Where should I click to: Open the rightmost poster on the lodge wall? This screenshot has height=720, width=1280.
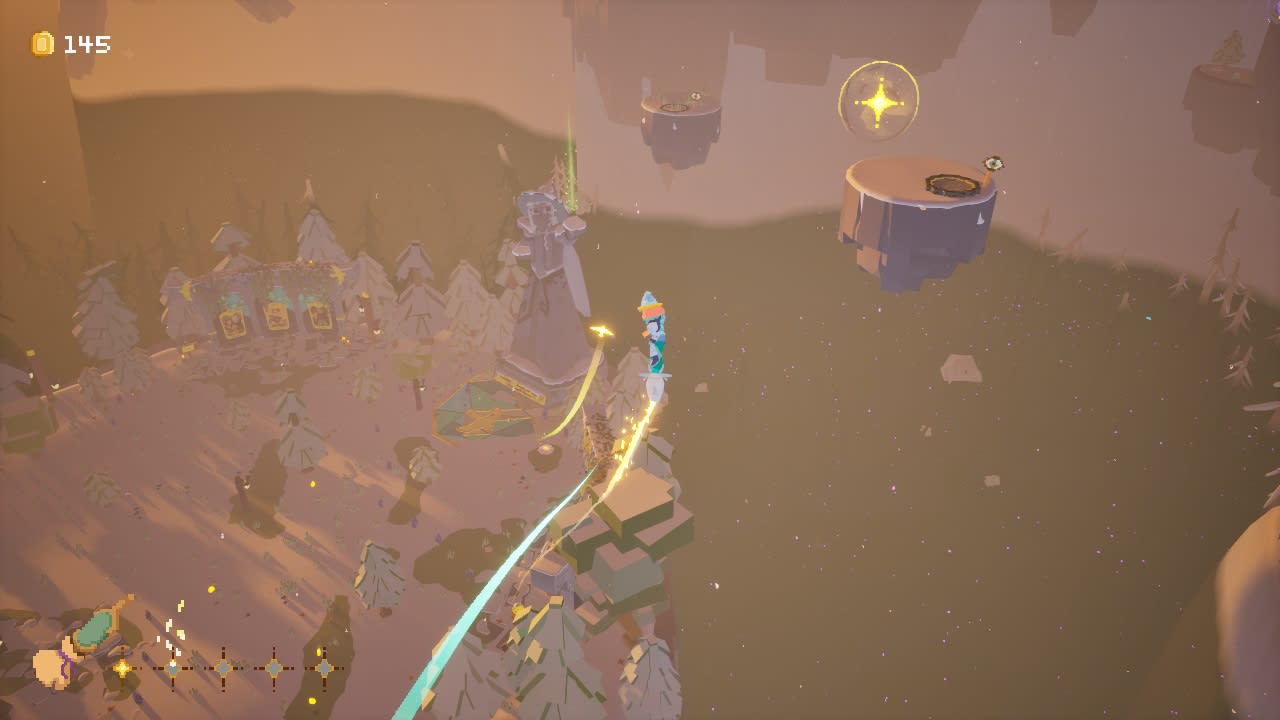click(x=319, y=315)
